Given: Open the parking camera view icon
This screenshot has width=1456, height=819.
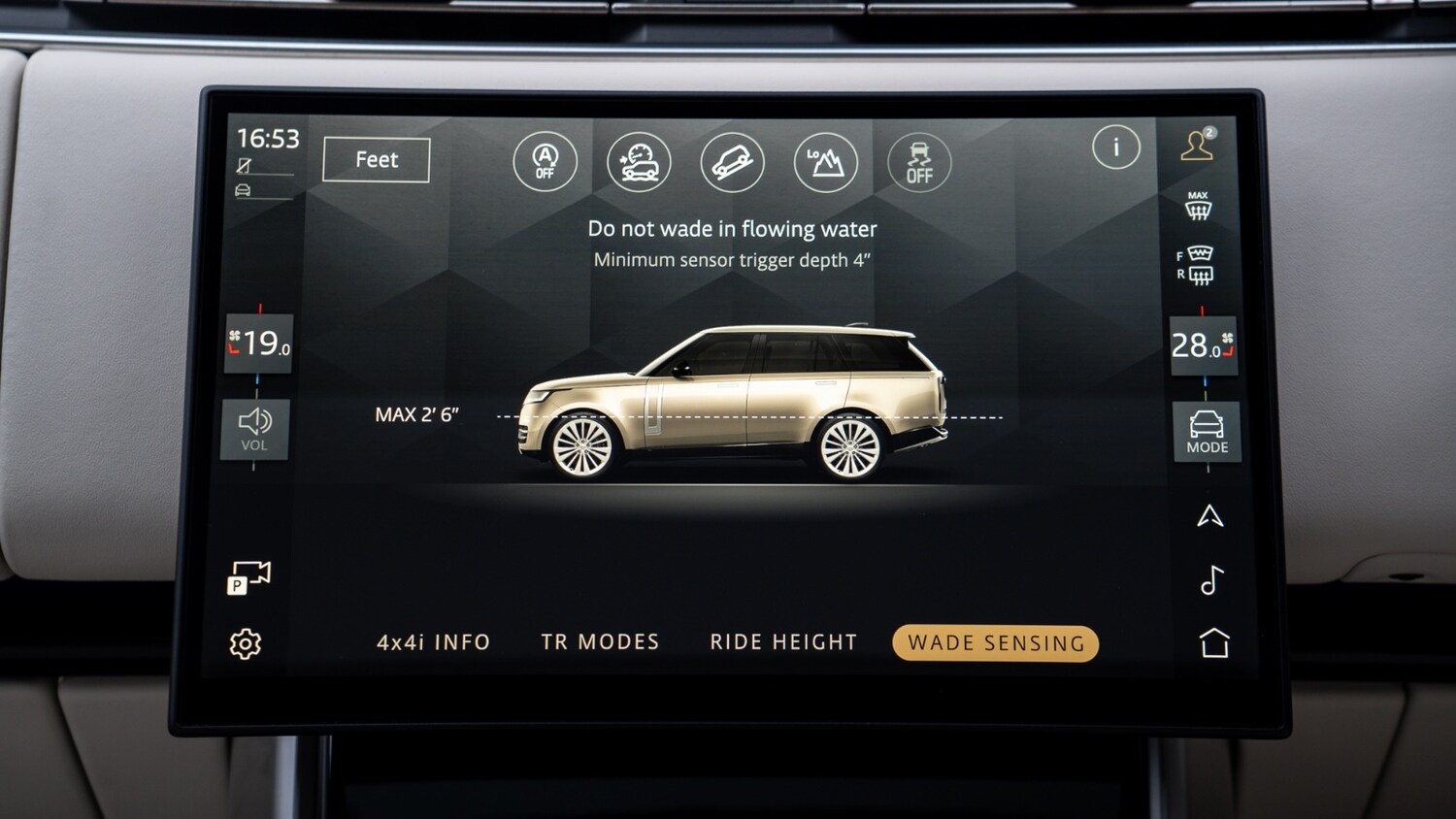Looking at the screenshot, I should coord(248,574).
